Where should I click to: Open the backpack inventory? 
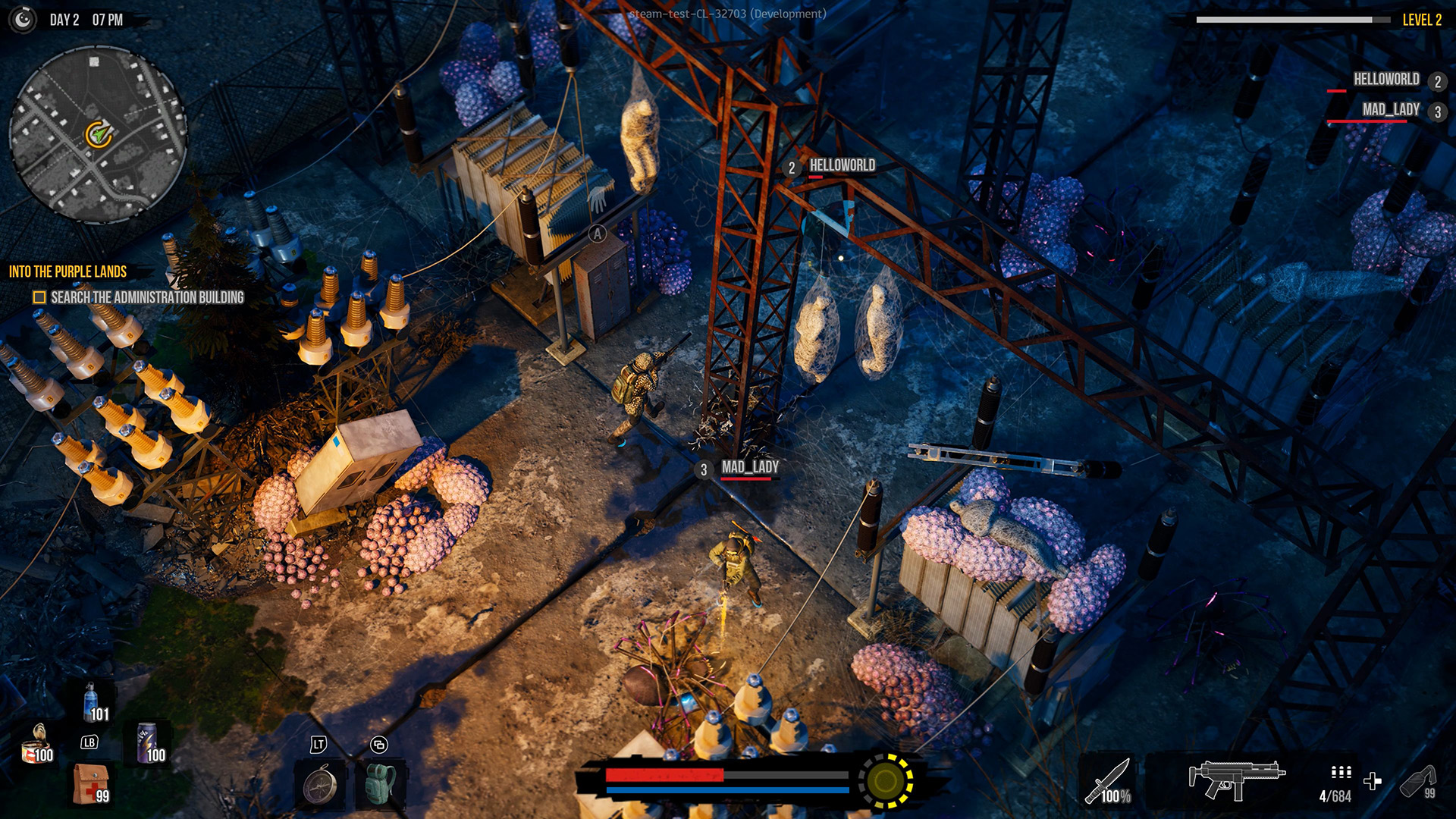pos(379,785)
